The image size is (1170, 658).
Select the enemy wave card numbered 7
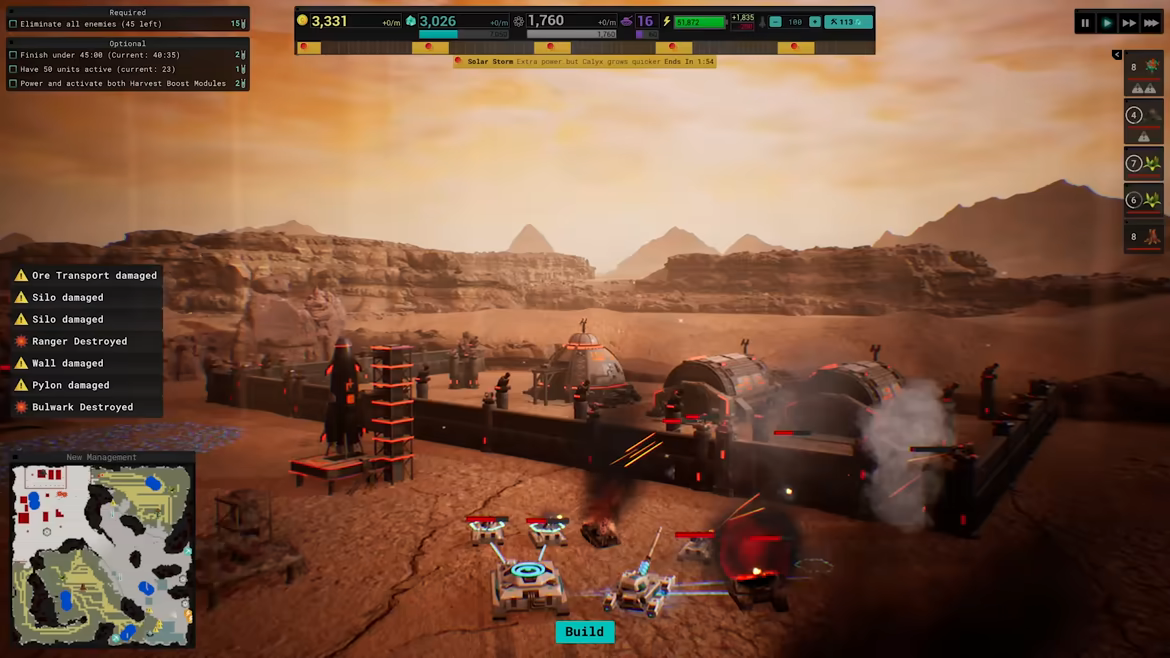[x=1144, y=163]
